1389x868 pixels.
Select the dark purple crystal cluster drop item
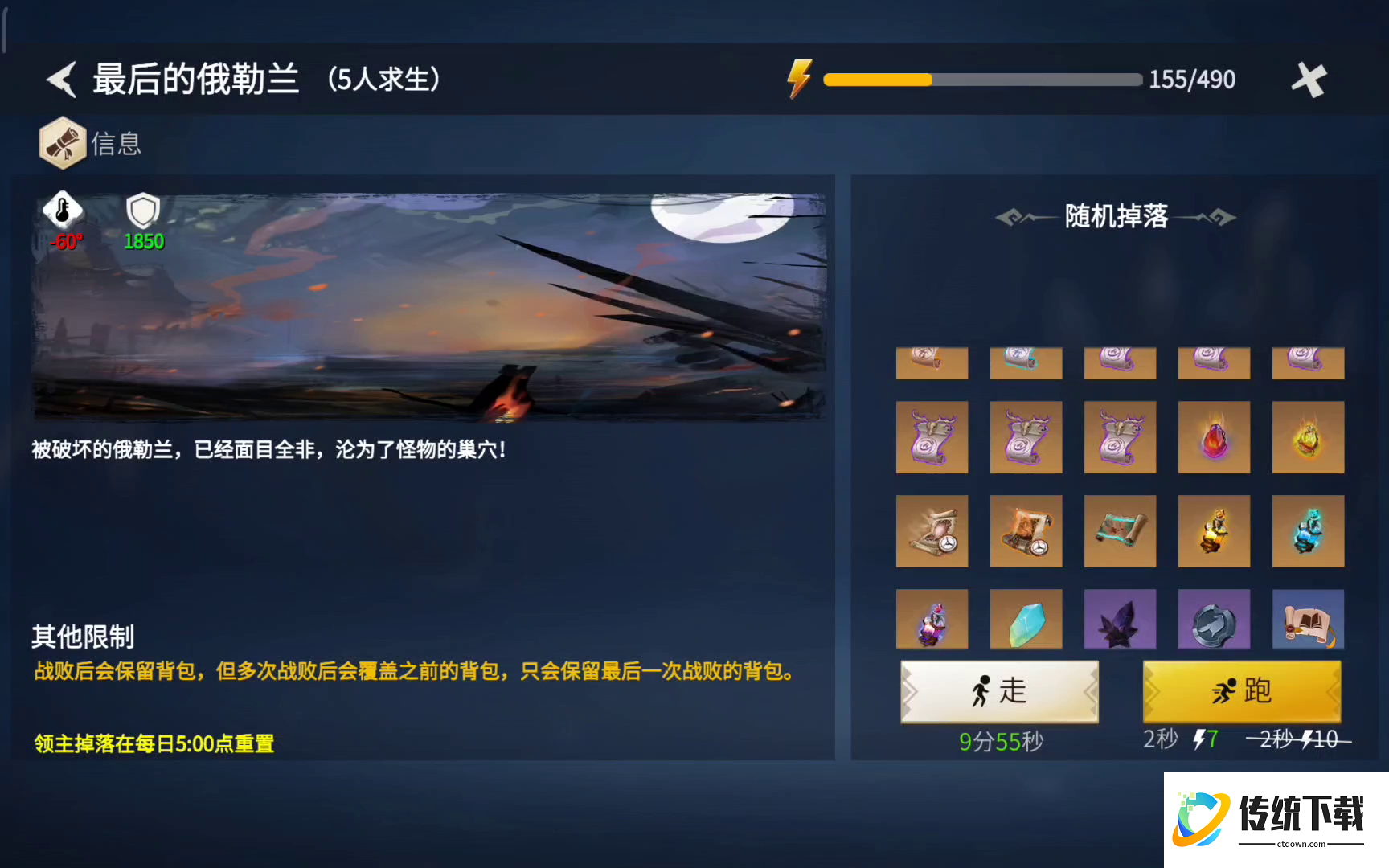[1120, 619]
